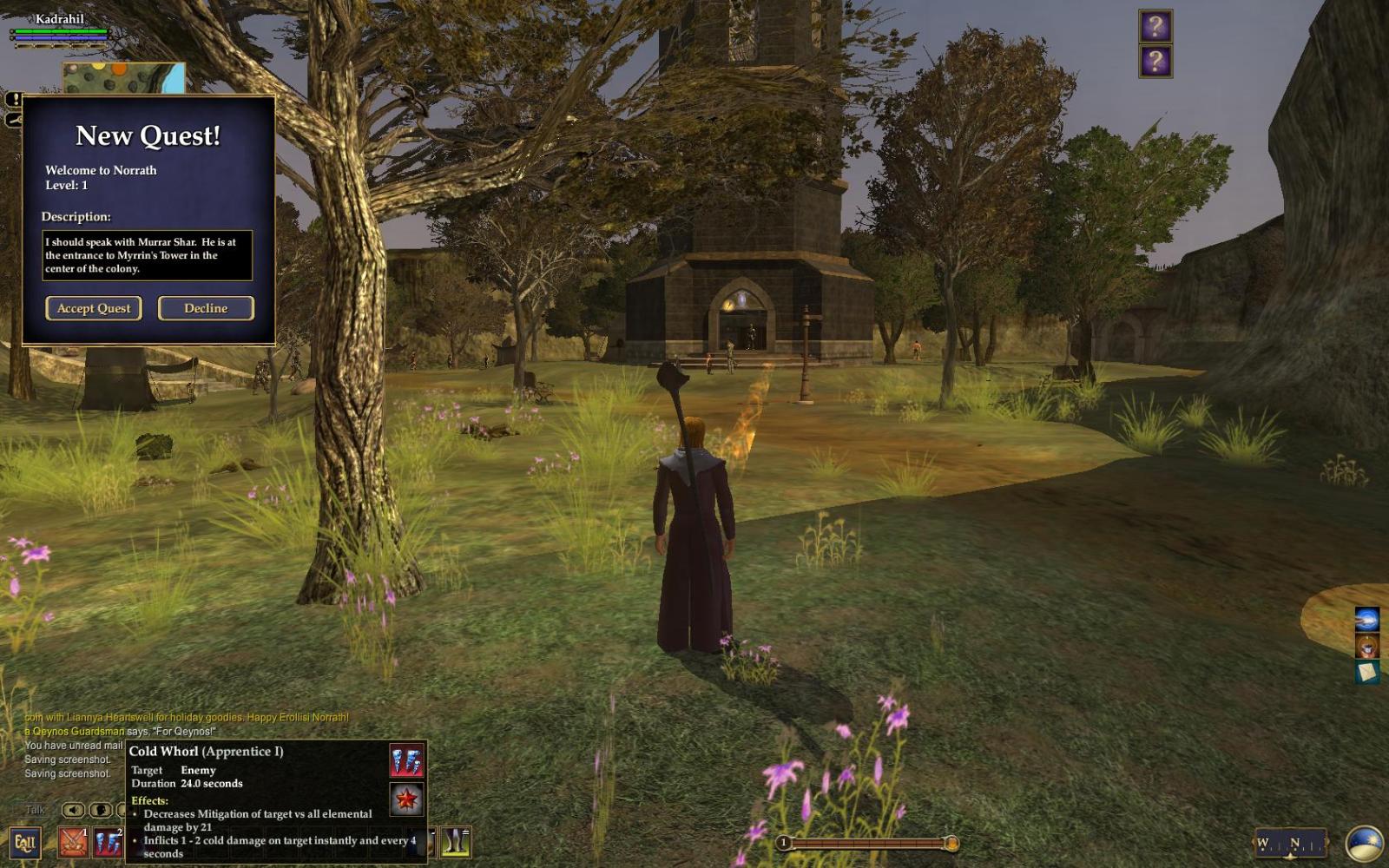Click the head silhouette chat icon
The height and width of the screenshot is (868, 1389).
pos(101,810)
